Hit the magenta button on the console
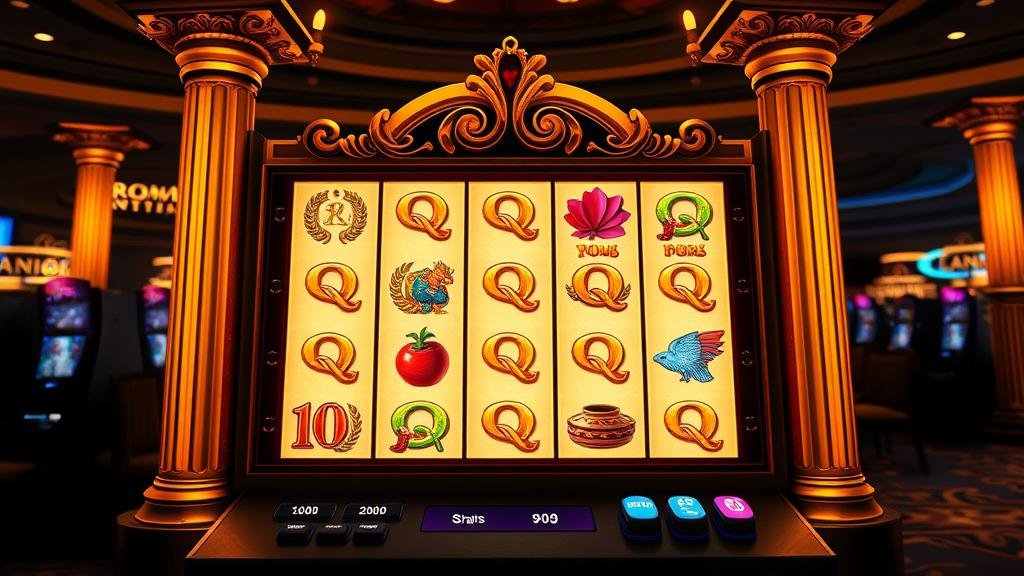 (733, 508)
